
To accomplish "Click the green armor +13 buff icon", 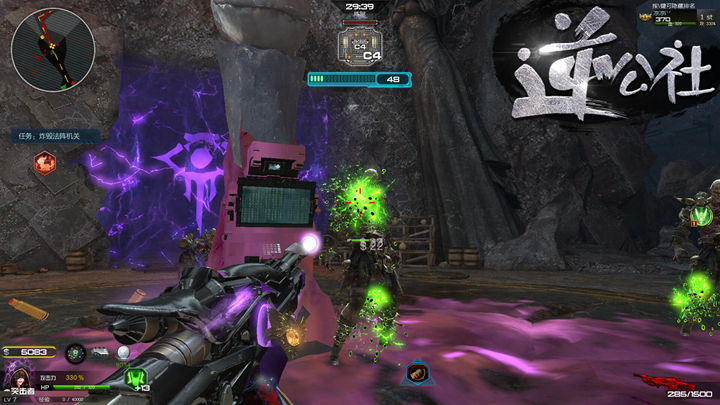I will pyautogui.click(x=136, y=379).
